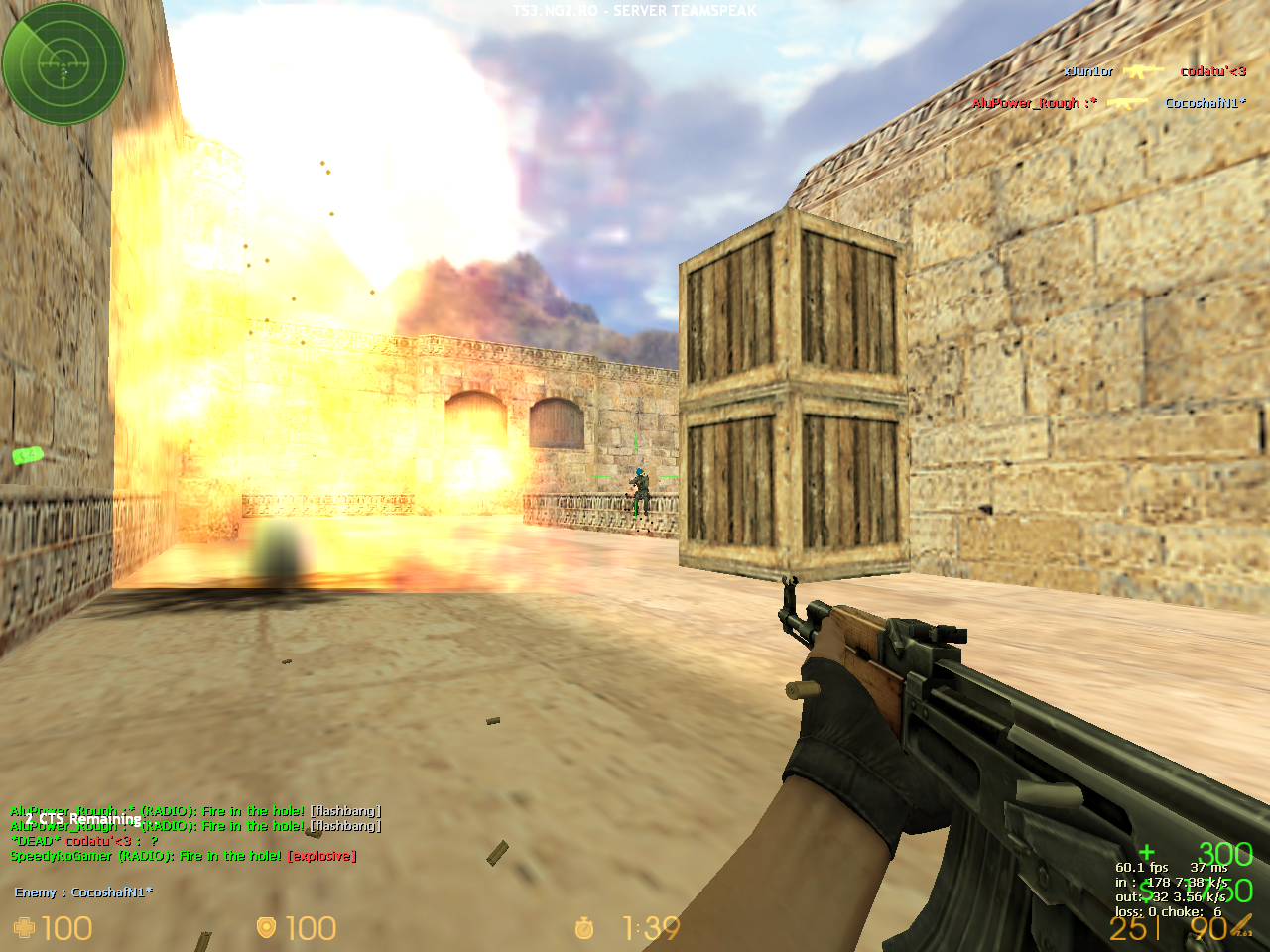Click SpeedyRoGamer's radio chat message

point(184,856)
